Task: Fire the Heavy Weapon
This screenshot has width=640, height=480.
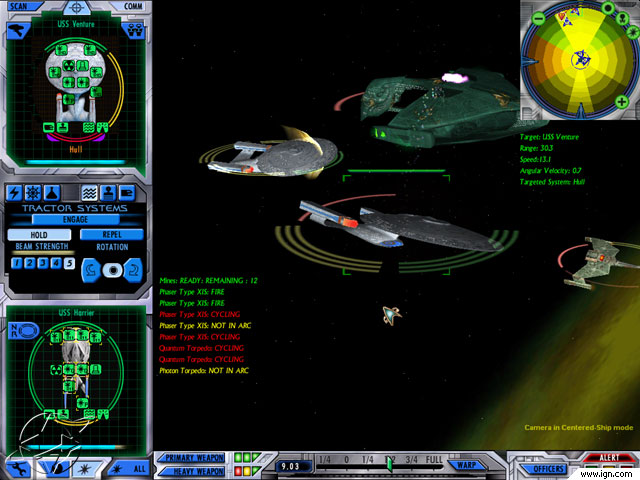Action: pos(190,471)
